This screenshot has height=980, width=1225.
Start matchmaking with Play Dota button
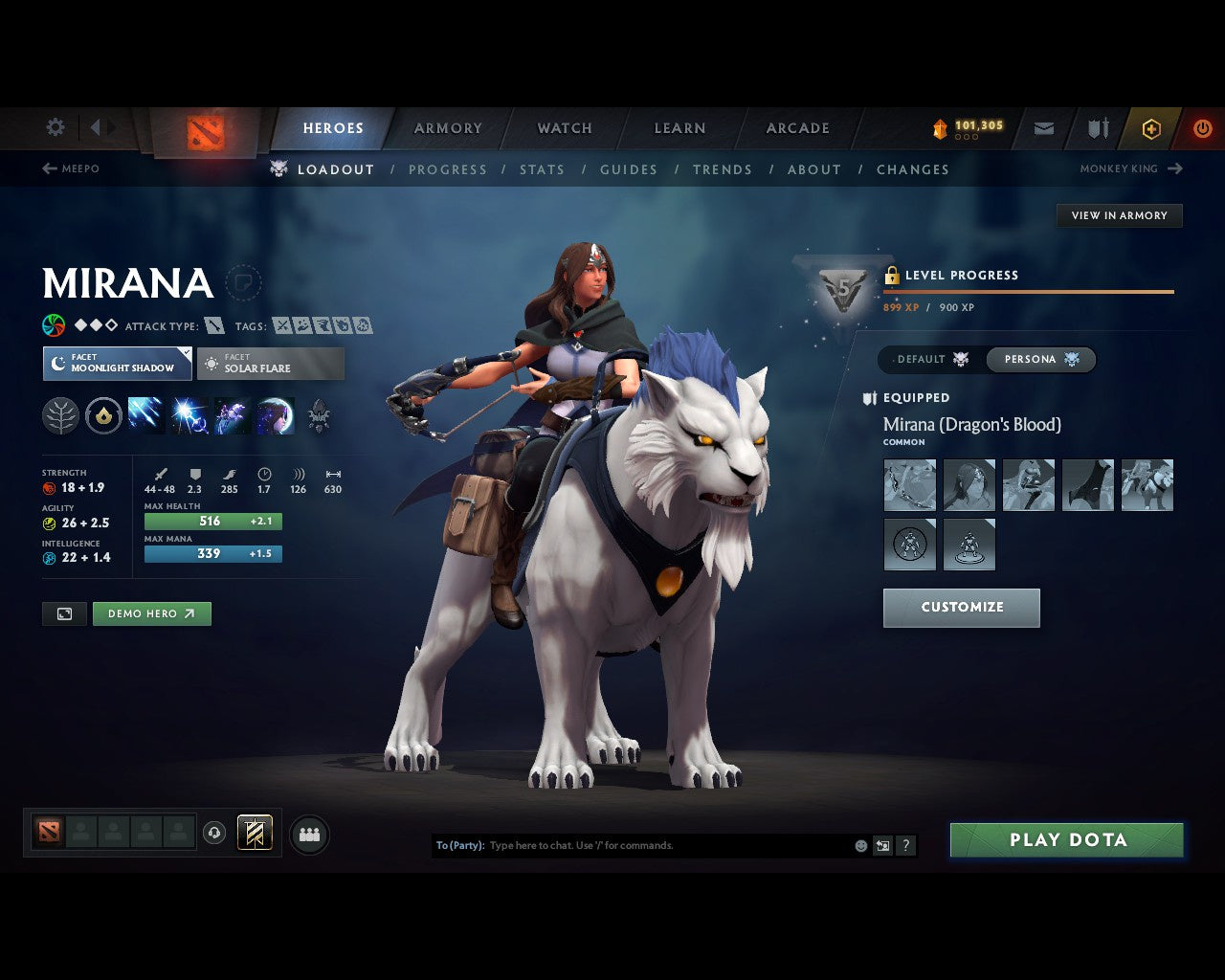(x=1066, y=840)
